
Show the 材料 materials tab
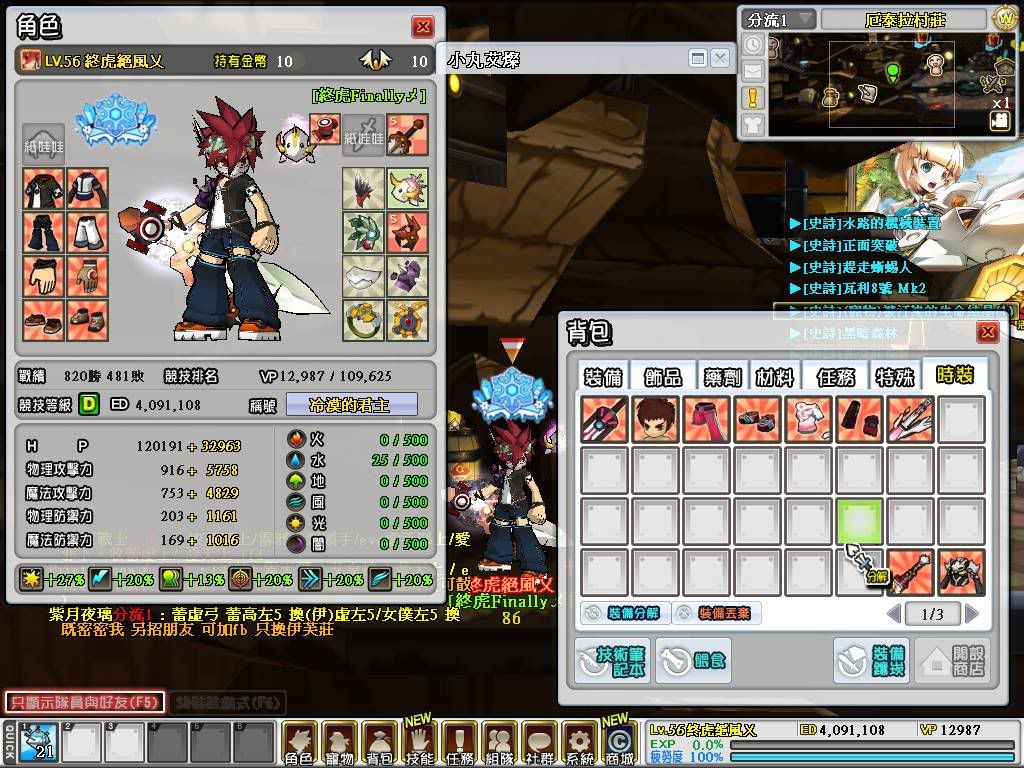[x=774, y=376]
